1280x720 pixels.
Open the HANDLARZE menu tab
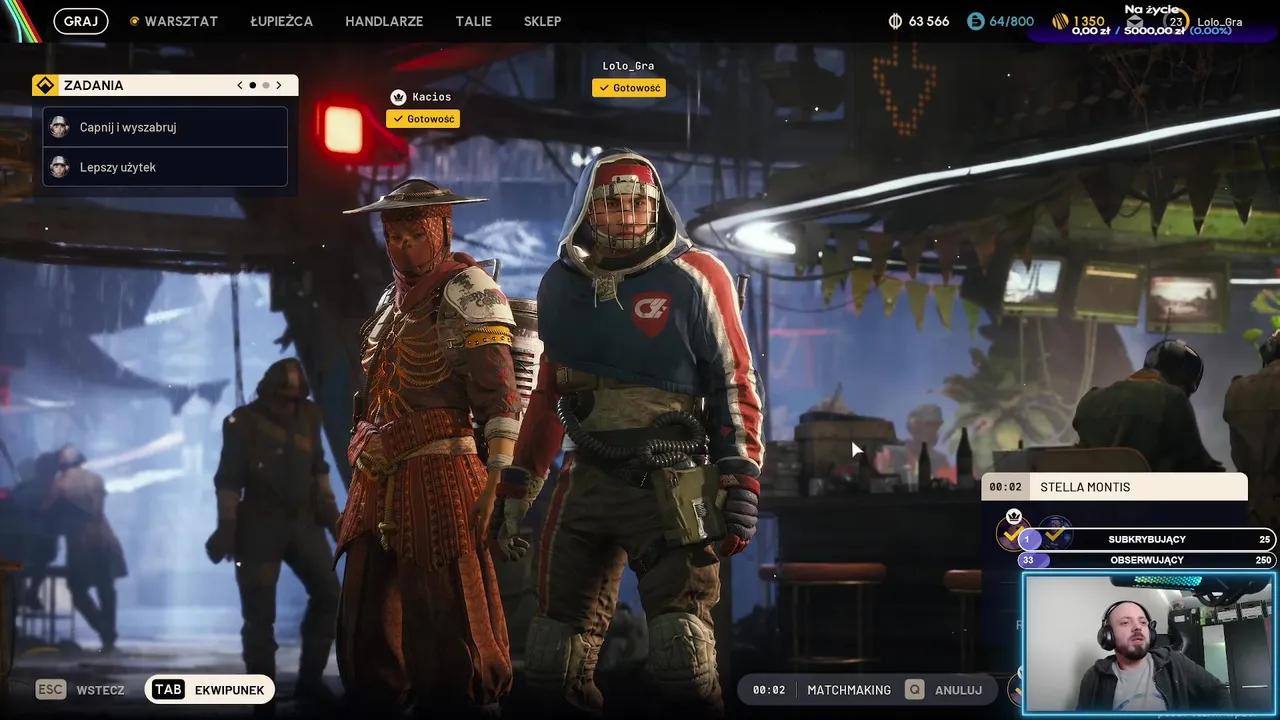pyautogui.click(x=384, y=20)
